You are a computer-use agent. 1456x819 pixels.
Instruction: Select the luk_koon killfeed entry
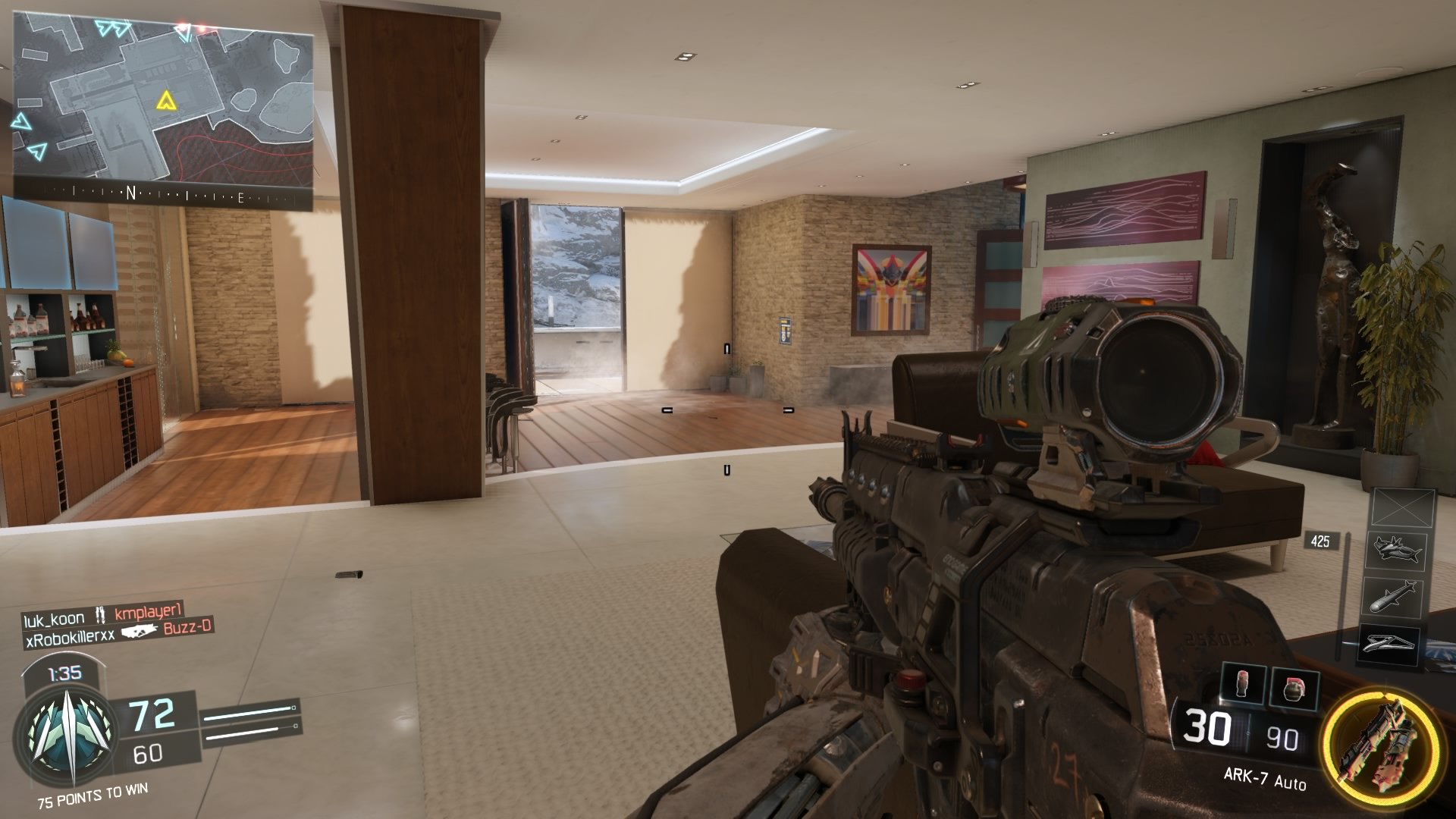tap(54, 618)
